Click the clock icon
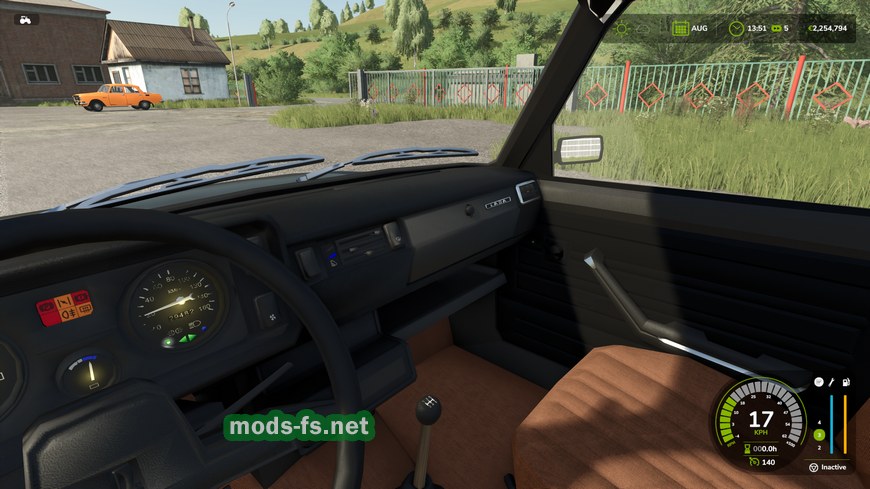Viewport: 870px width, 489px height. [x=736, y=28]
